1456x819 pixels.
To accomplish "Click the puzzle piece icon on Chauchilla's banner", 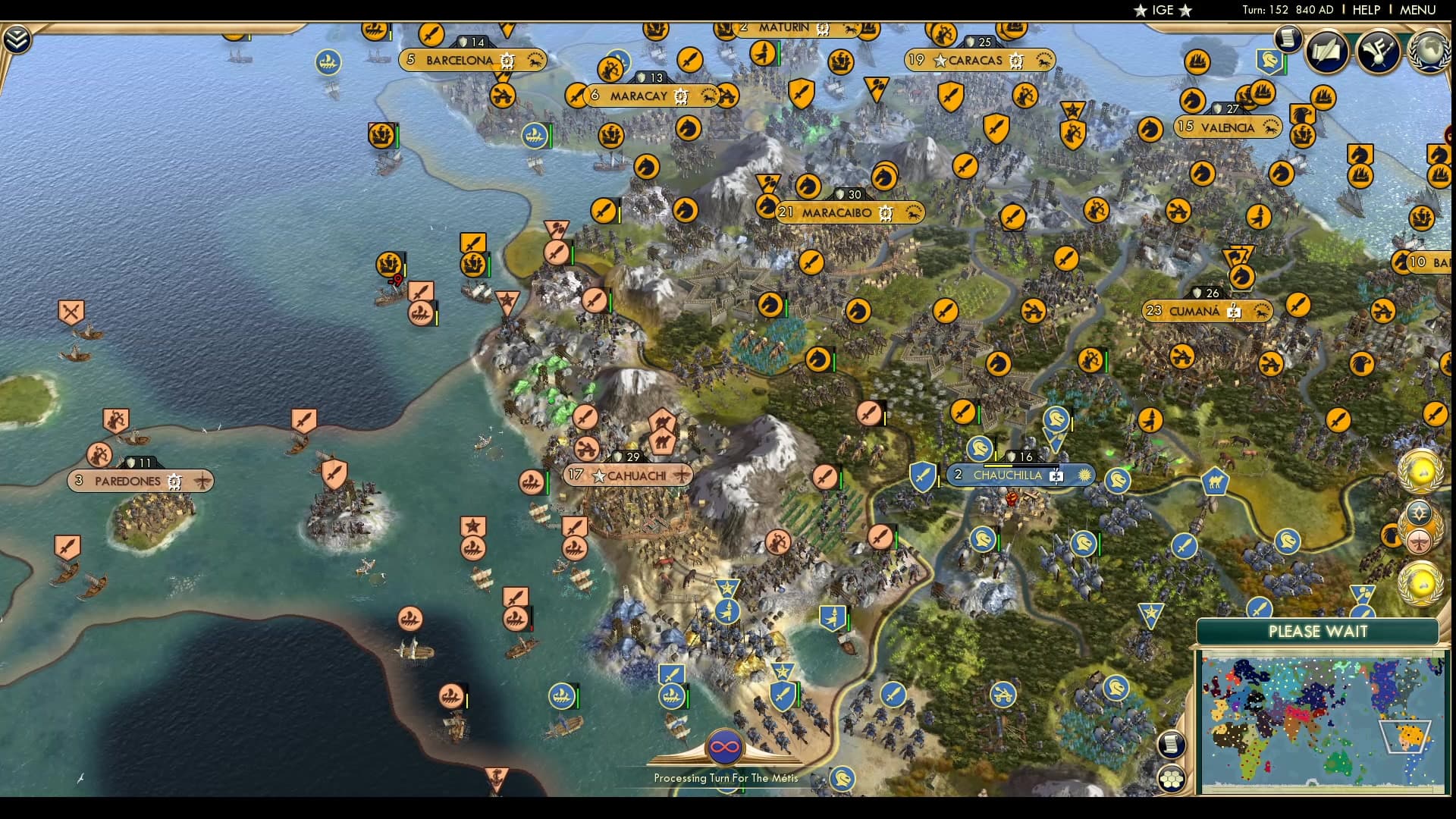I will click(x=1056, y=476).
